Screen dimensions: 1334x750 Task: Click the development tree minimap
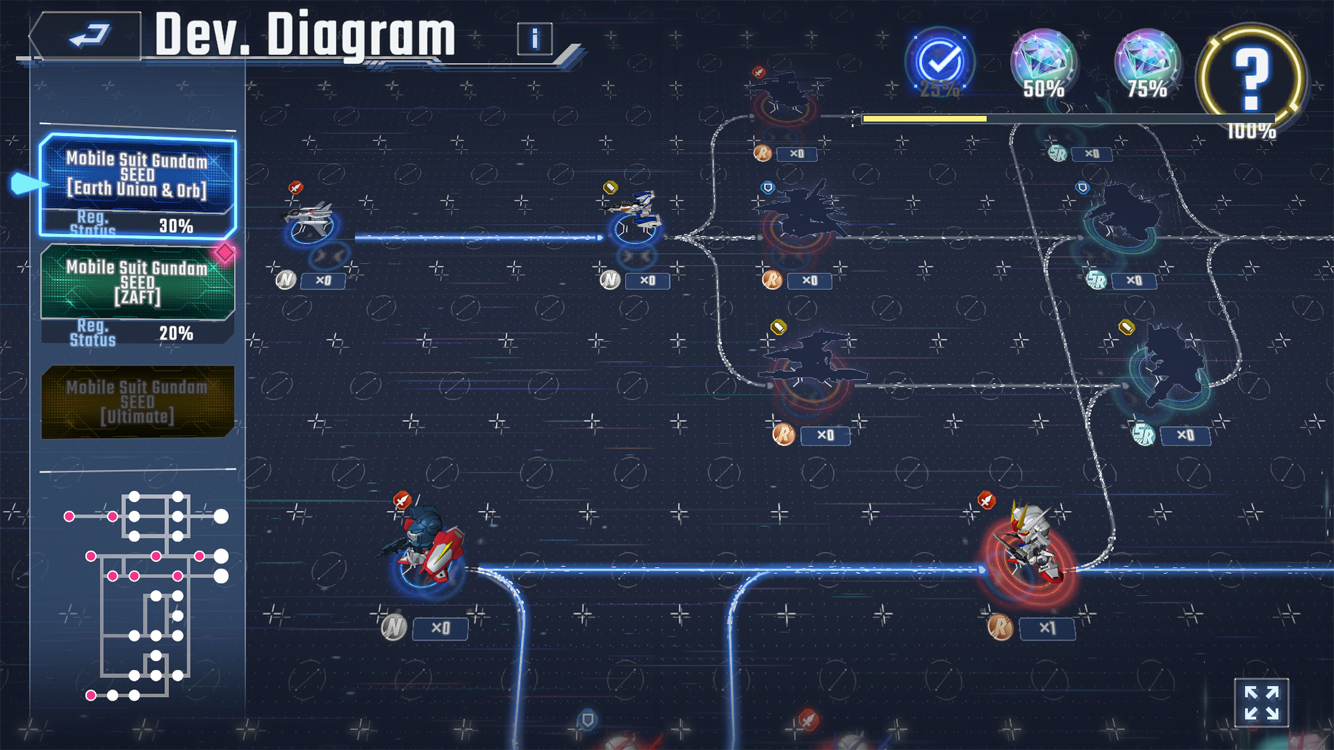tap(147, 593)
